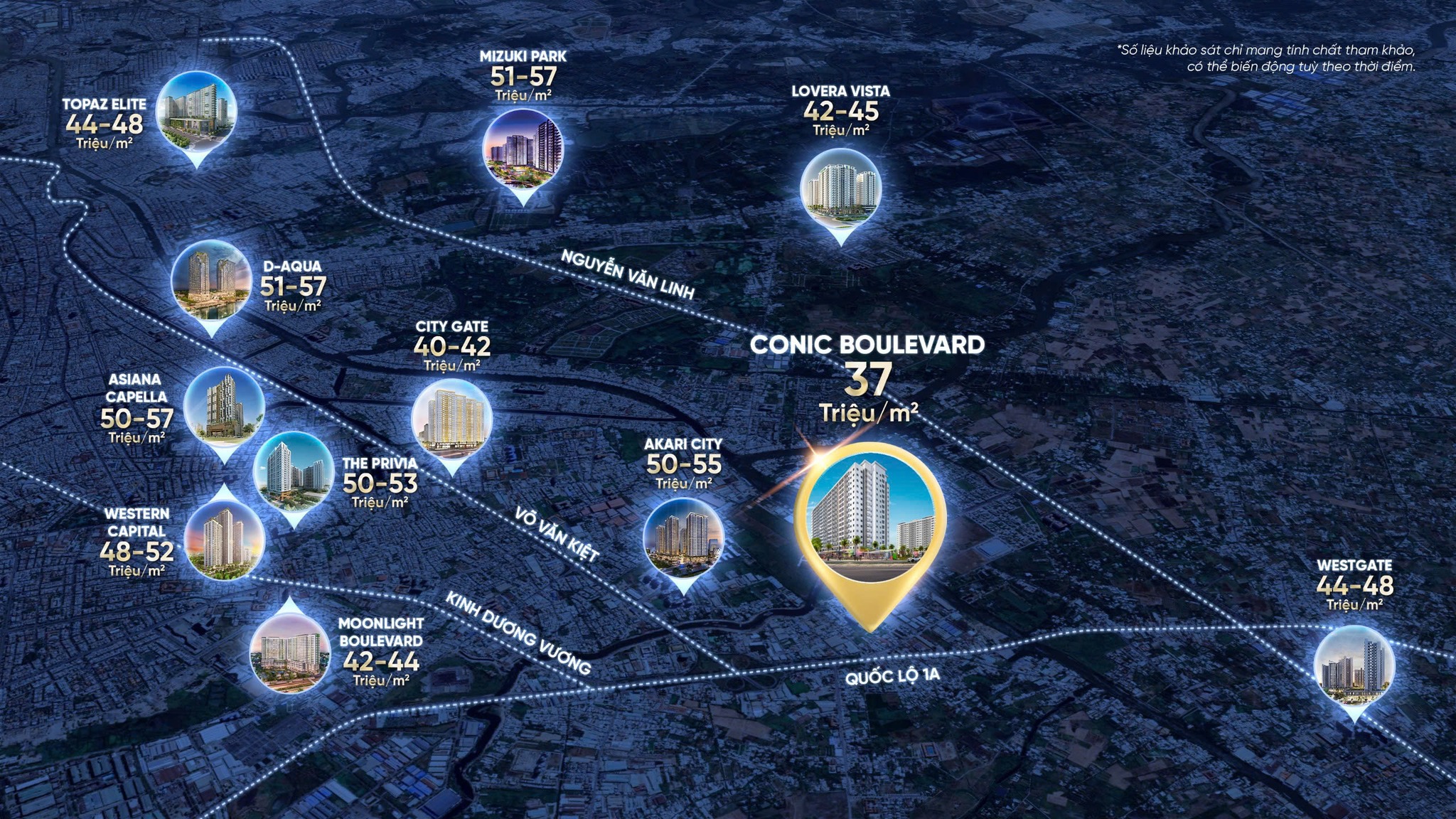
Task: Click the Mizuki Park location pin
Action: (523, 149)
